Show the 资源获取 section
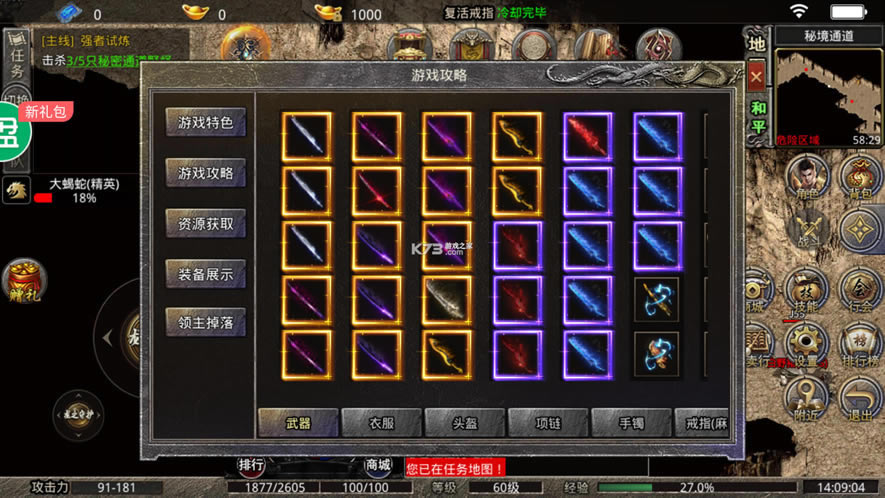The height and width of the screenshot is (498, 885). (205, 223)
